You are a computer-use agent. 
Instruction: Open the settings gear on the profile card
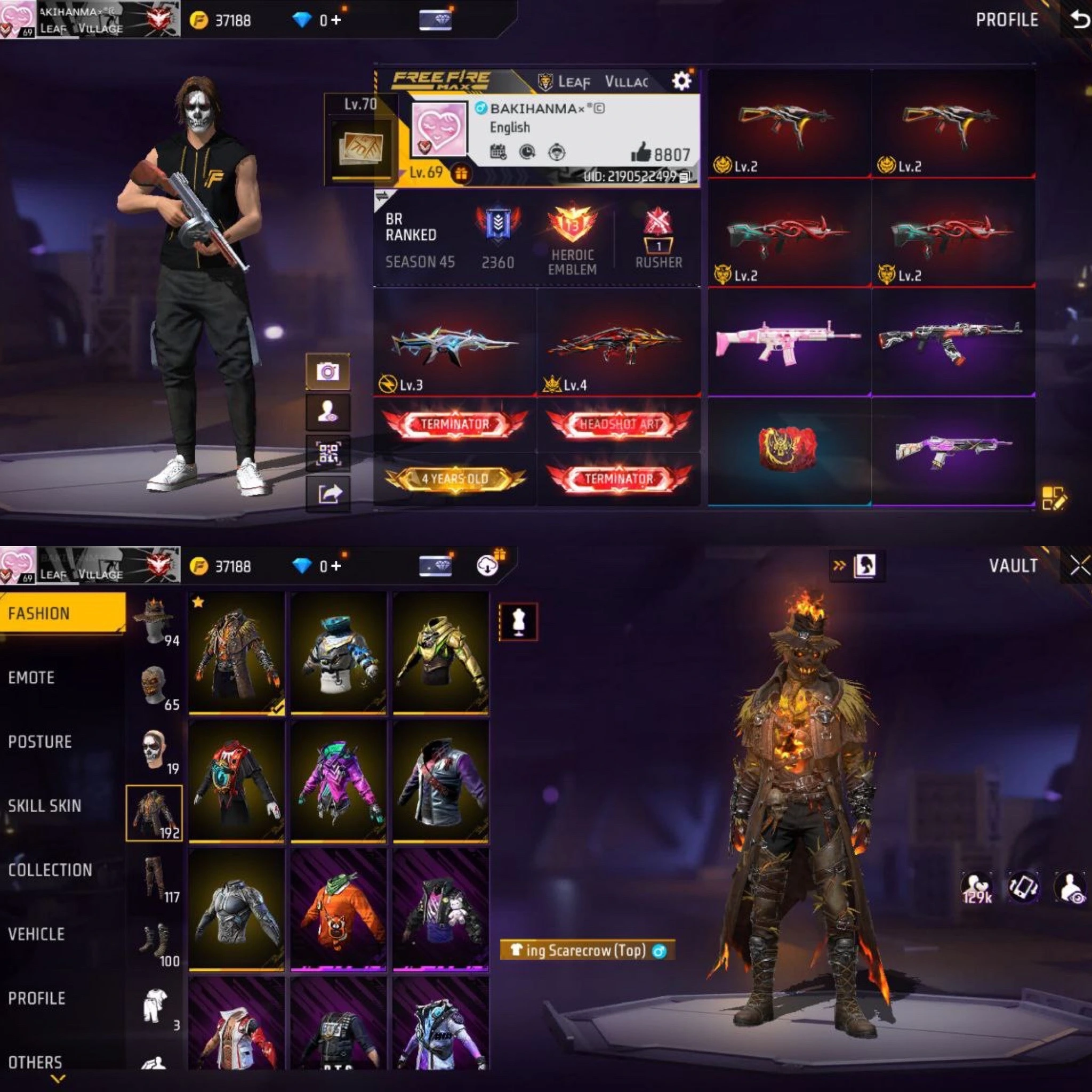tap(682, 81)
